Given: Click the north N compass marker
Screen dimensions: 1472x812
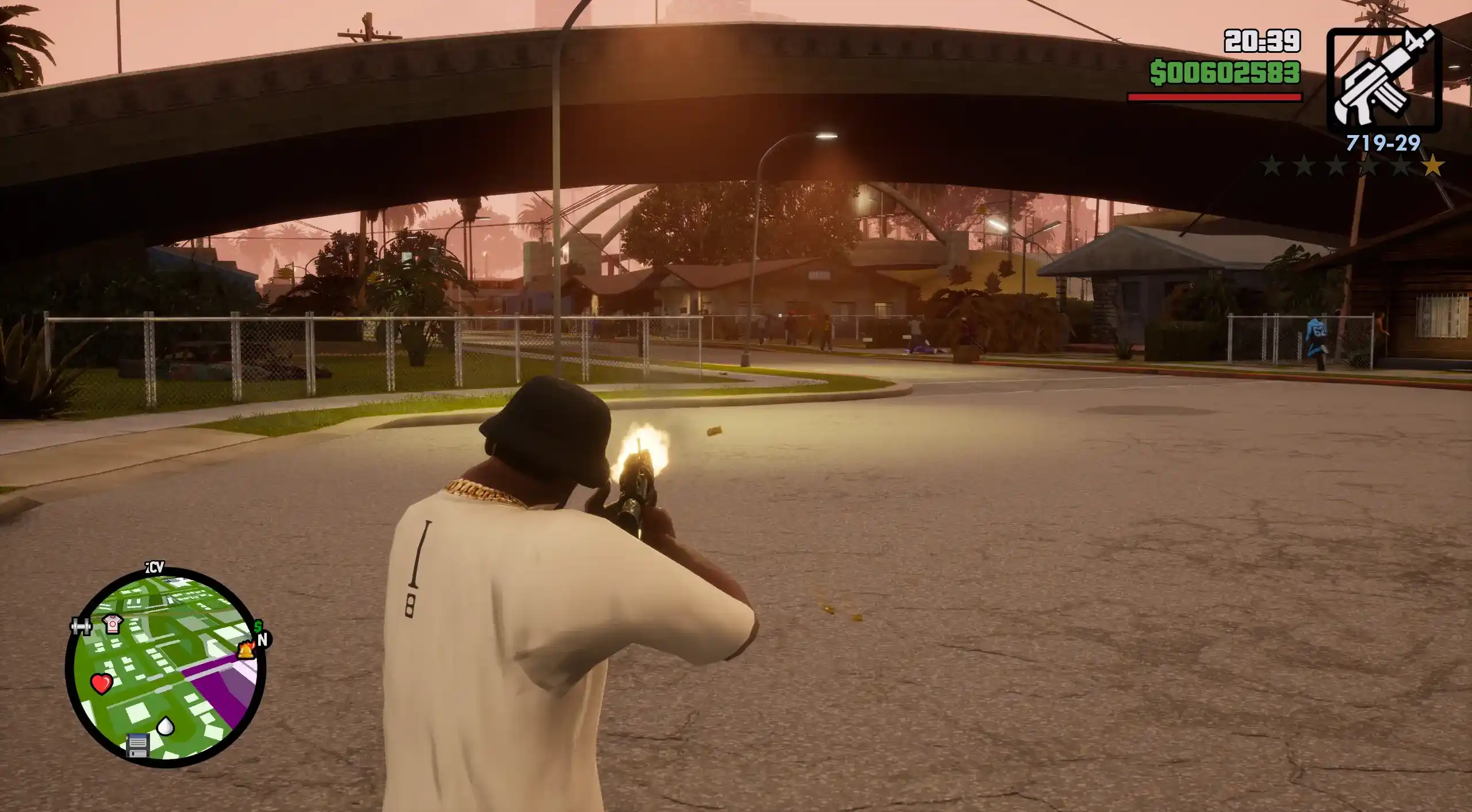Looking at the screenshot, I should pos(263,640).
